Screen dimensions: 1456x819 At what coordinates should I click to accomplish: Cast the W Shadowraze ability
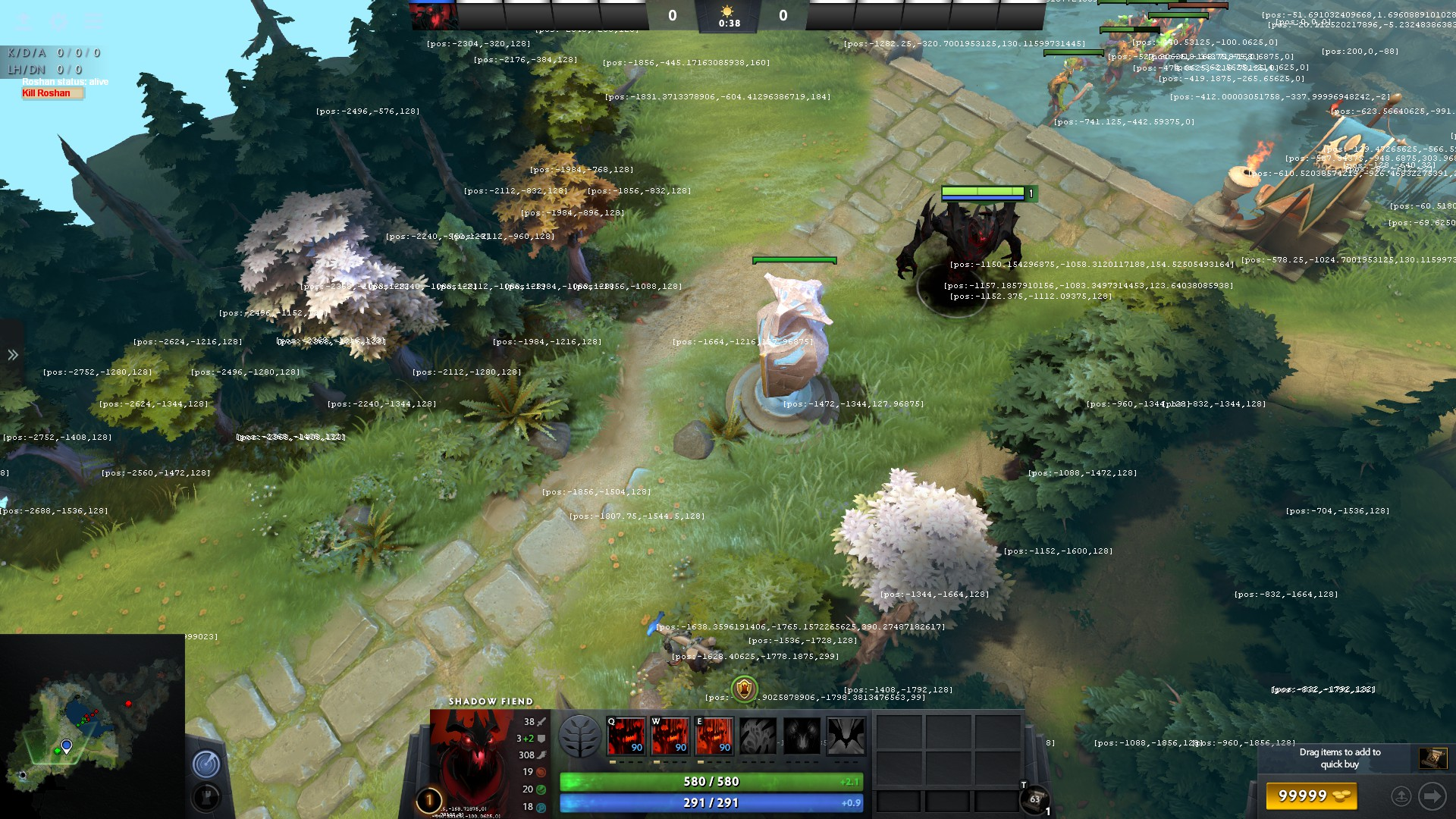670,736
